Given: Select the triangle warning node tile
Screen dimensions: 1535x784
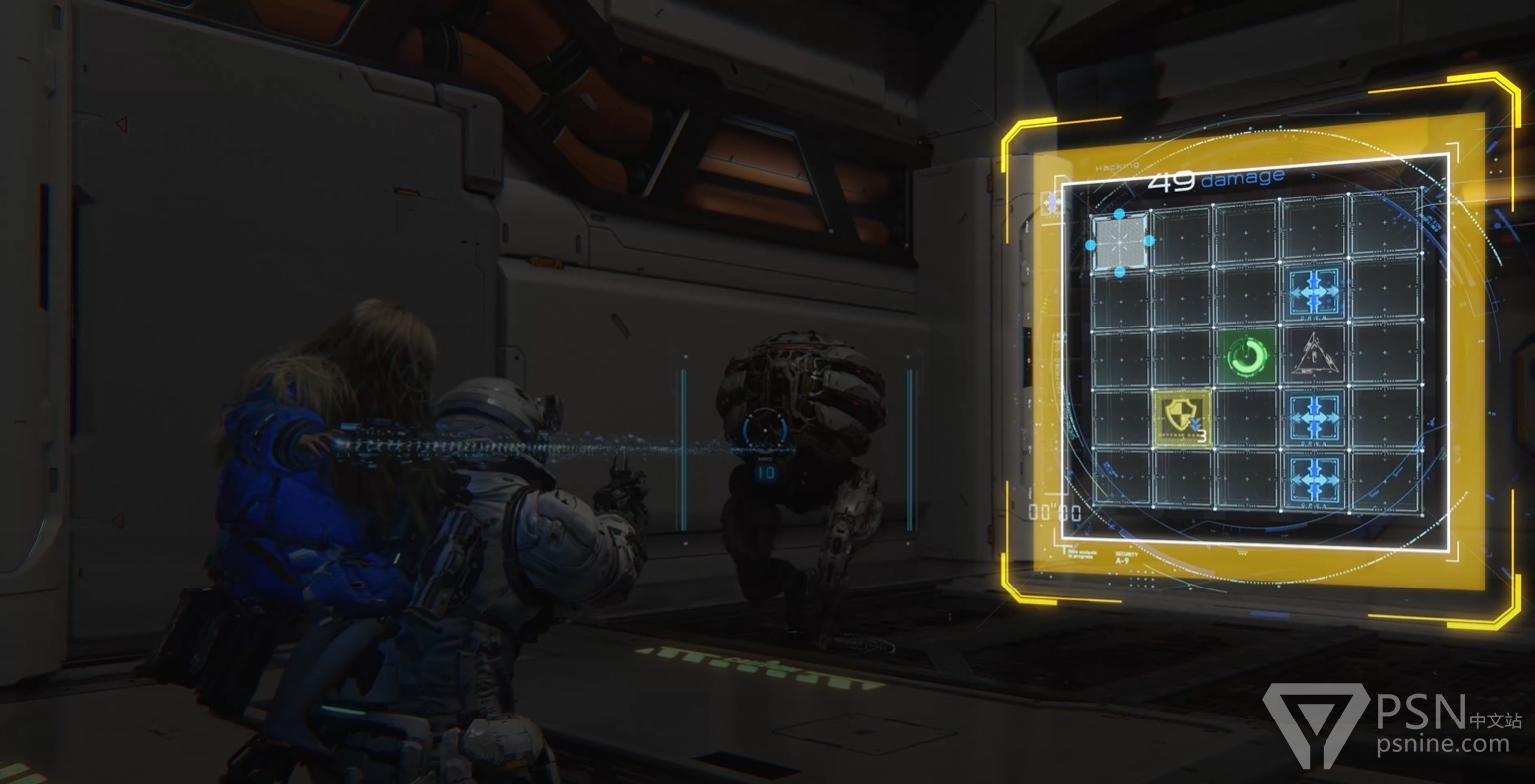Looking at the screenshot, I should (x=1314, y=354).
